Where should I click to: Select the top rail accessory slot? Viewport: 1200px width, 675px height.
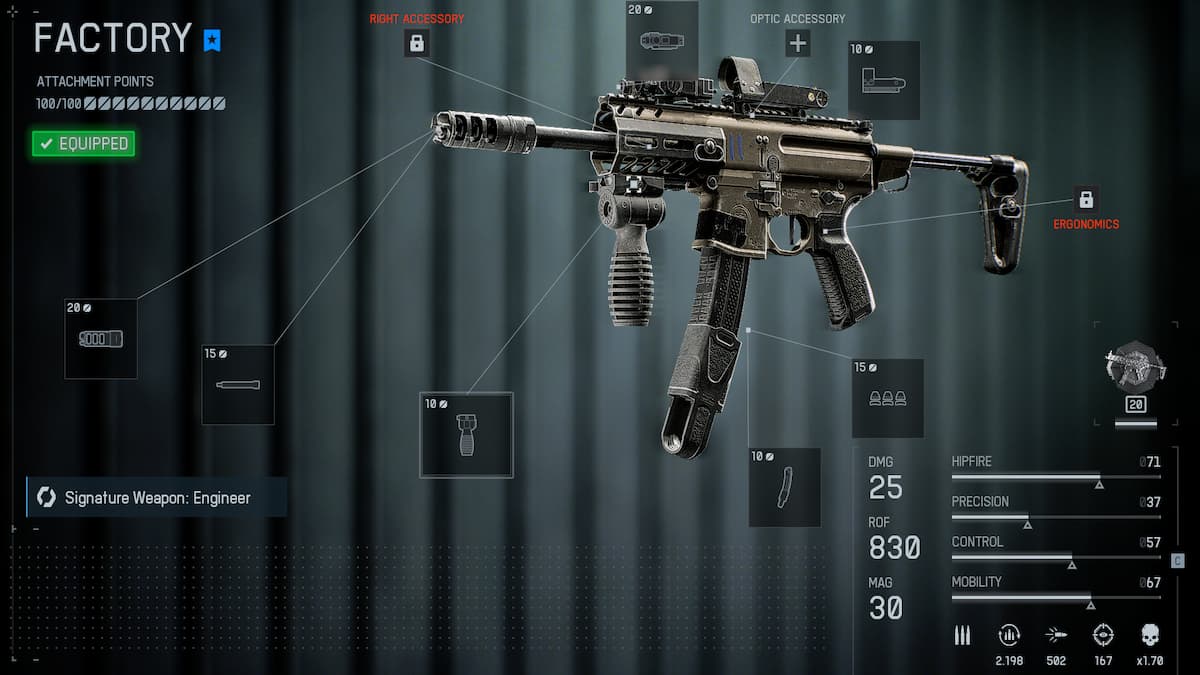pos(661,41)
